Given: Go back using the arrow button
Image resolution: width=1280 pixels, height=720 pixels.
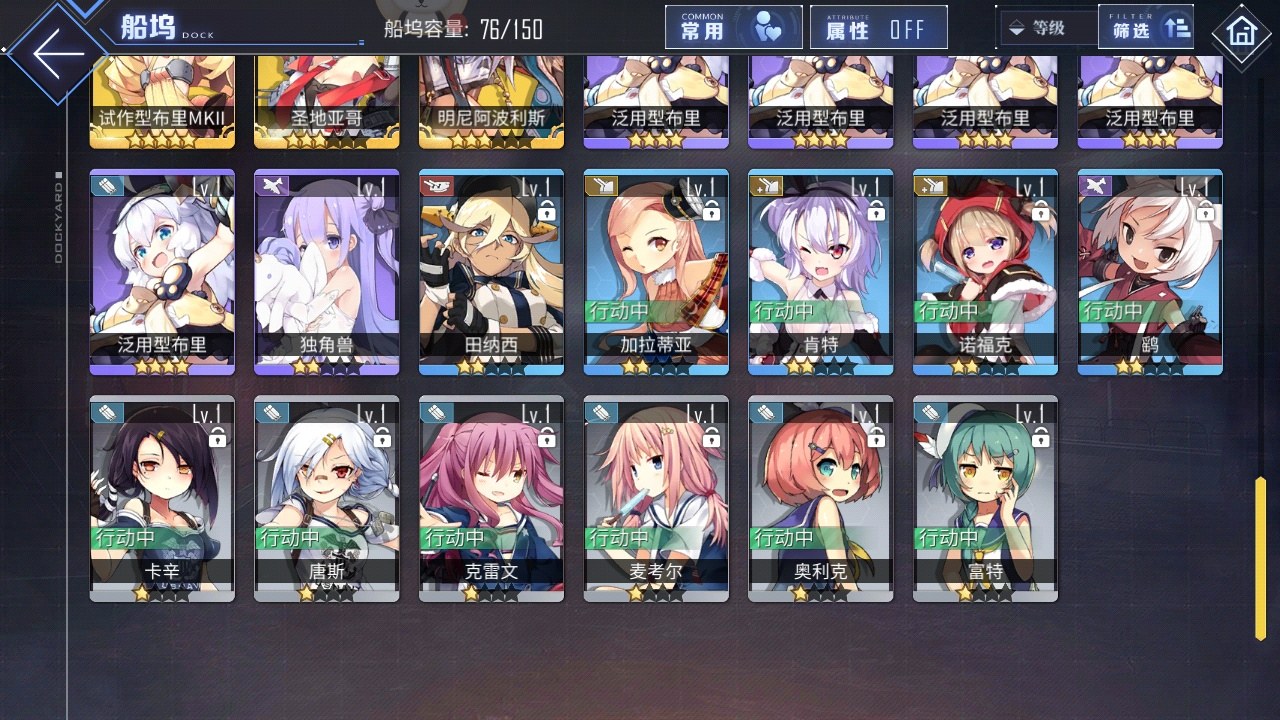Looking at the screenshot, I should (58, 54).
